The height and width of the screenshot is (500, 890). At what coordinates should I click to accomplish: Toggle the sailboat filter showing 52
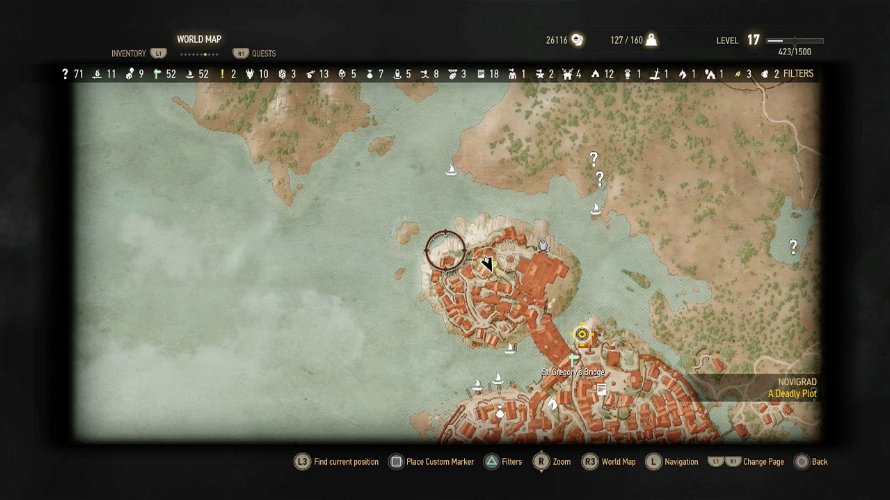pyautogui.click(x=190, y=74)
